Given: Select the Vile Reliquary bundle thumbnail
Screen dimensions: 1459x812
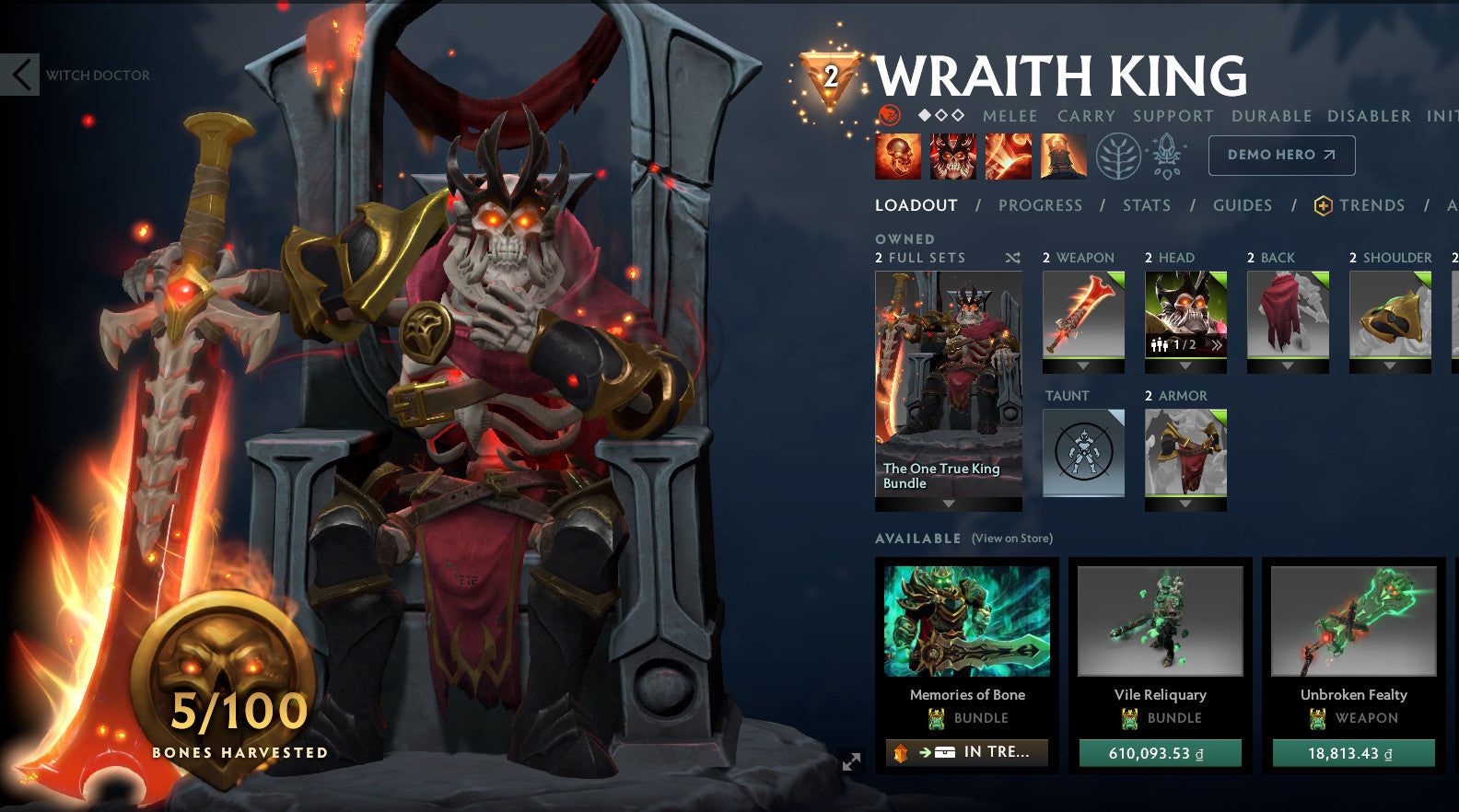Looking at the screenshot, I should (x=1160, y=622).
